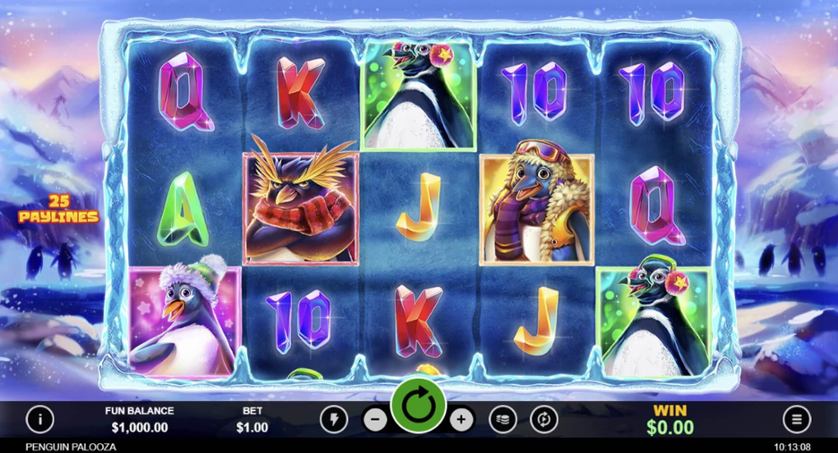Toggle turbo spin lightning bolt icon
Viewport: 838px width, 453px height.
pyautogui.click(x=334, y=418)
